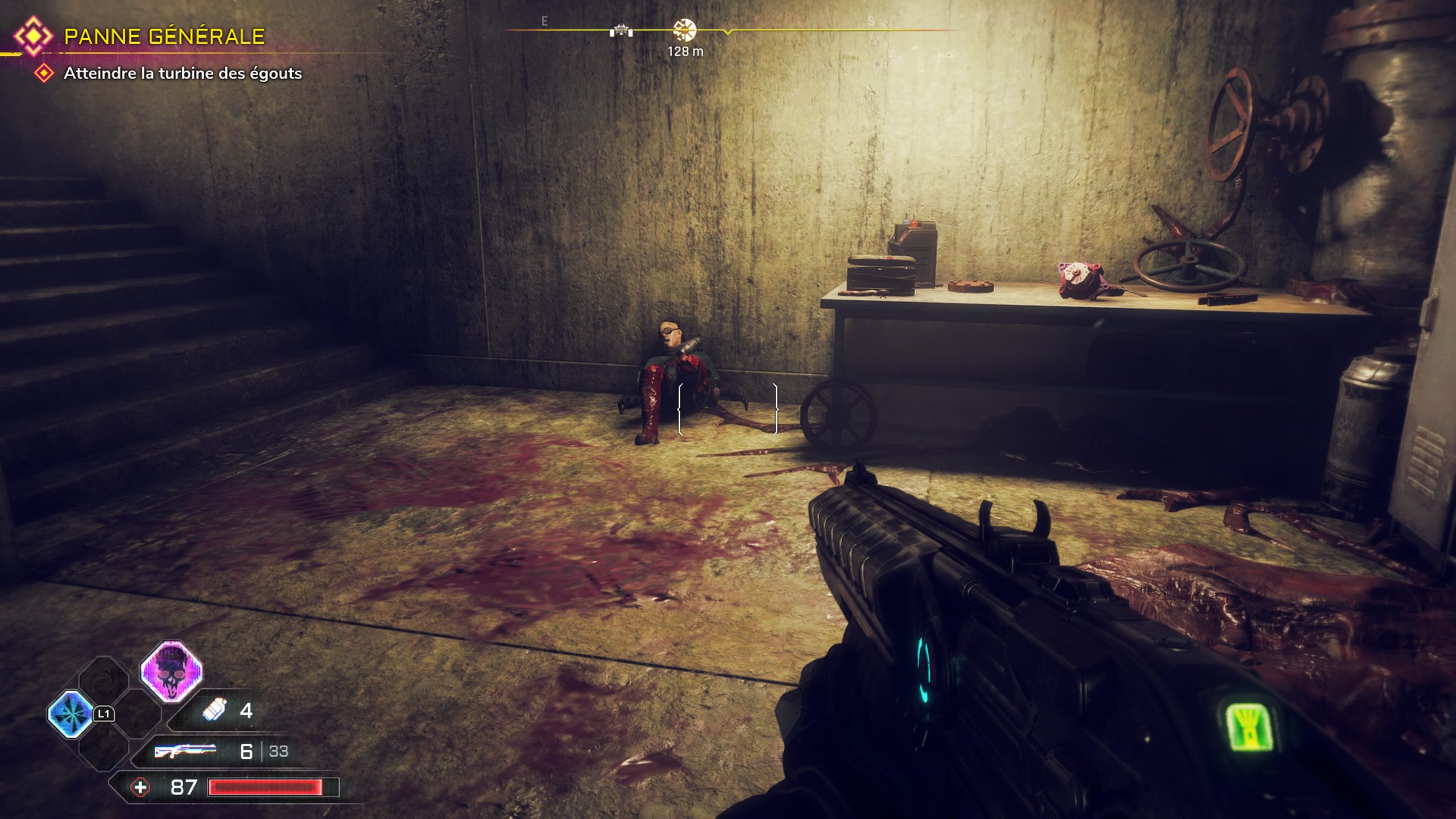Click the objective marker on the compass
Viewport: 1456px width, 819px height.
(x=684, y=30)
